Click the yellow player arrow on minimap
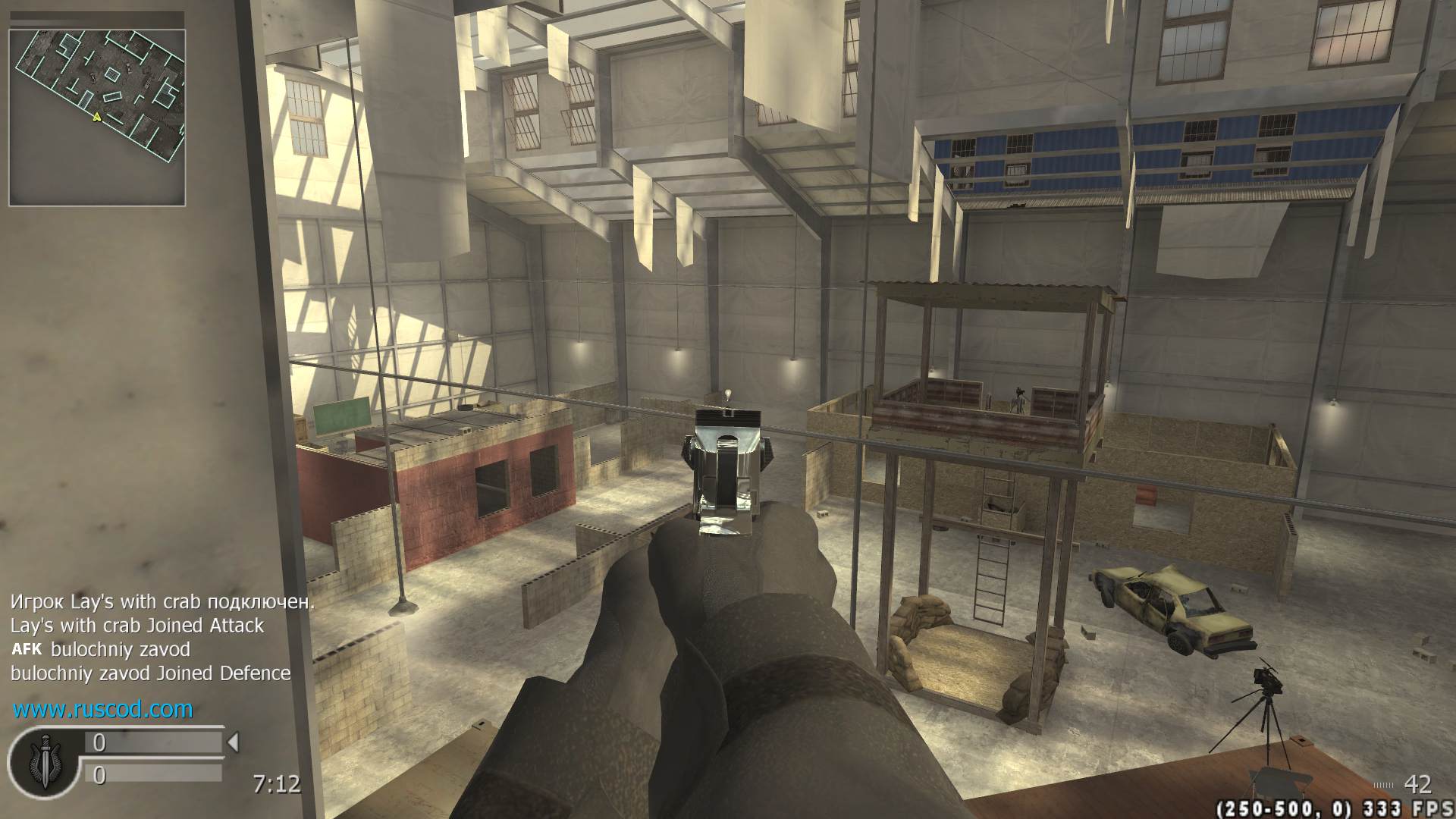The width and height of the screenshot is (1456, 819). pos(96,118)
